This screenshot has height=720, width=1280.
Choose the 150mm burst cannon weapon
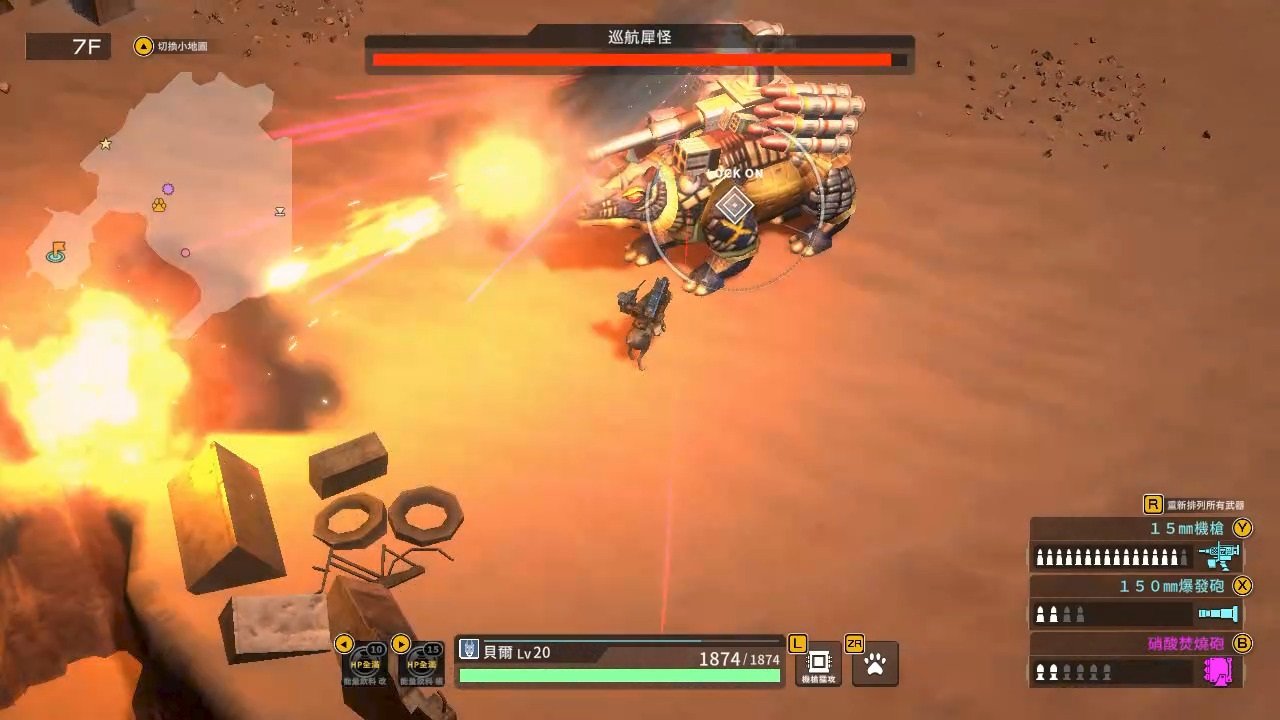(x=1135, y=602)
